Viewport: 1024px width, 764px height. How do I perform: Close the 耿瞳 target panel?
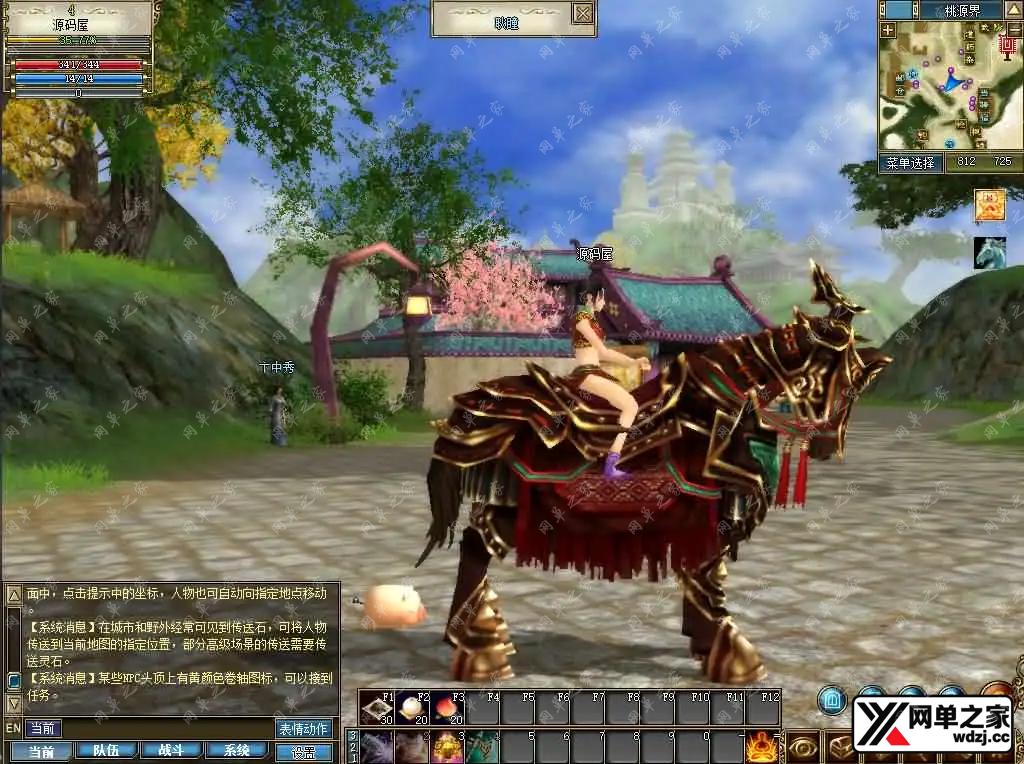pos(582,13)
